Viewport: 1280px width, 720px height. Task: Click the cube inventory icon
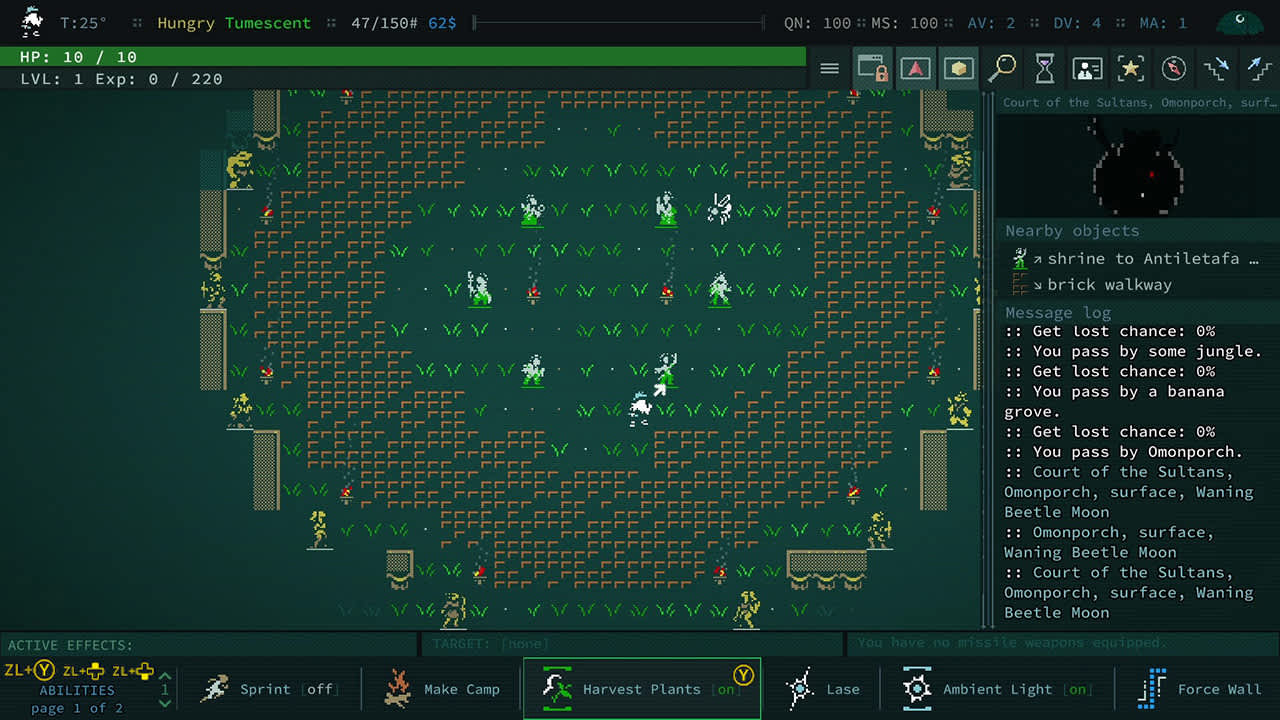coord(958,68)
